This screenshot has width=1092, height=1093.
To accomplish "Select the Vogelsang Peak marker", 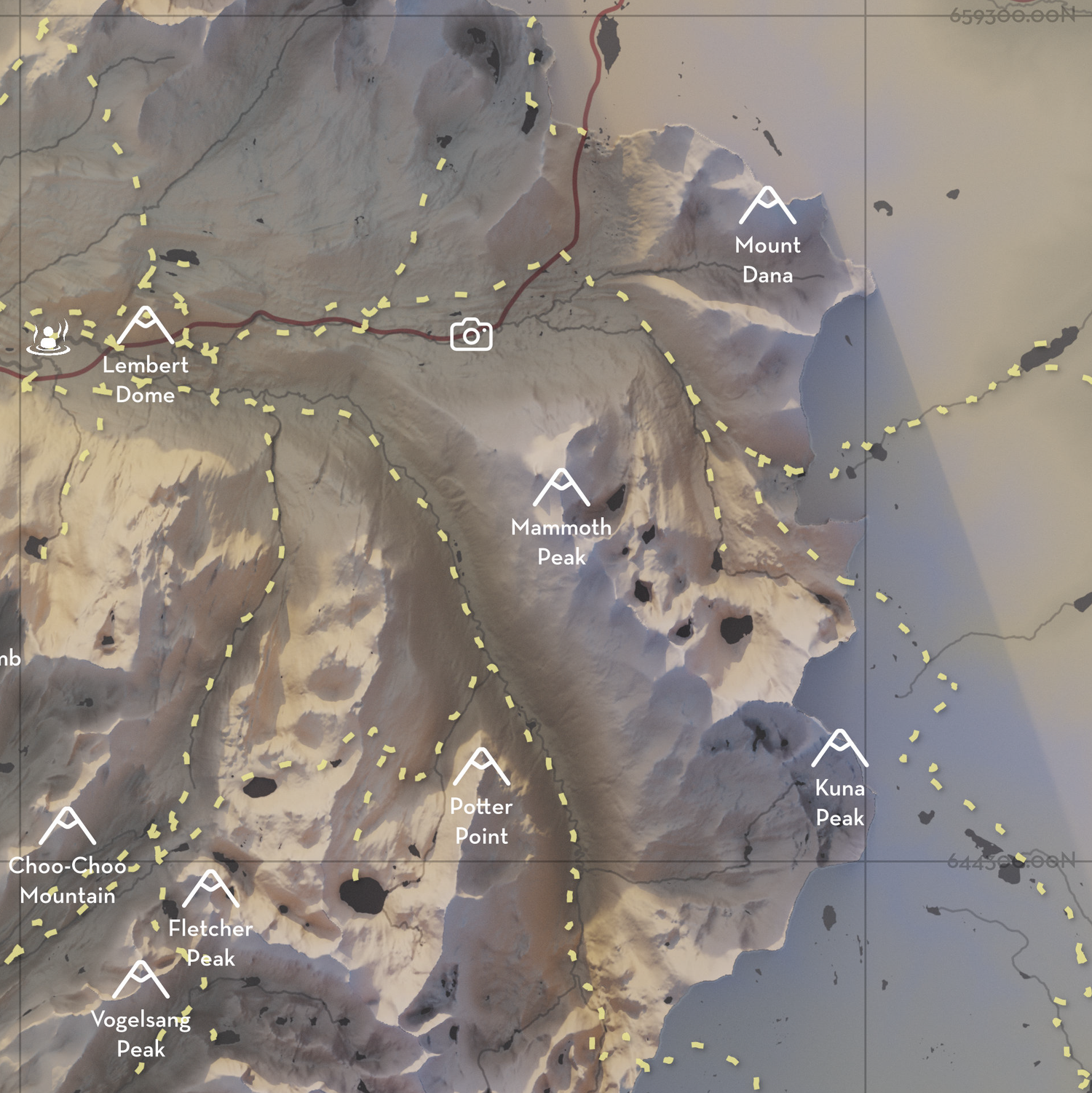I will coord(141,980).
